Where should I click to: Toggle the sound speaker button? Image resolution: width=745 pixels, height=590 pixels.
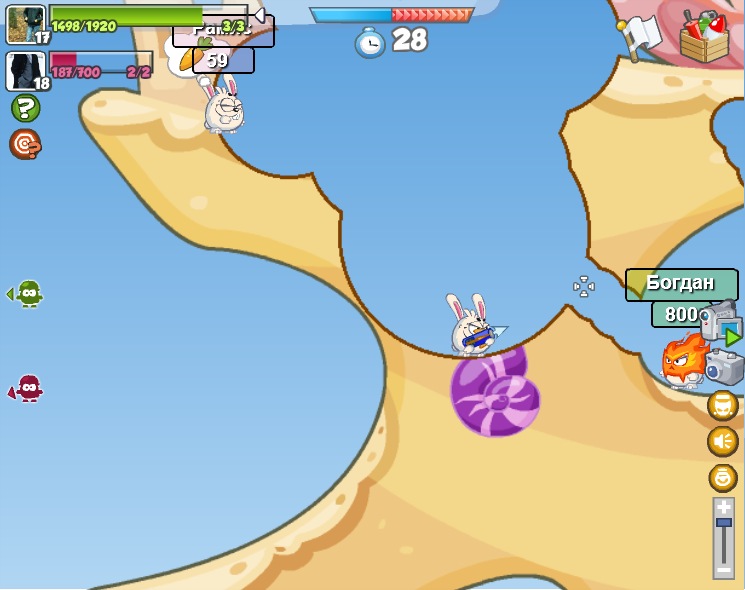[723, 441]
